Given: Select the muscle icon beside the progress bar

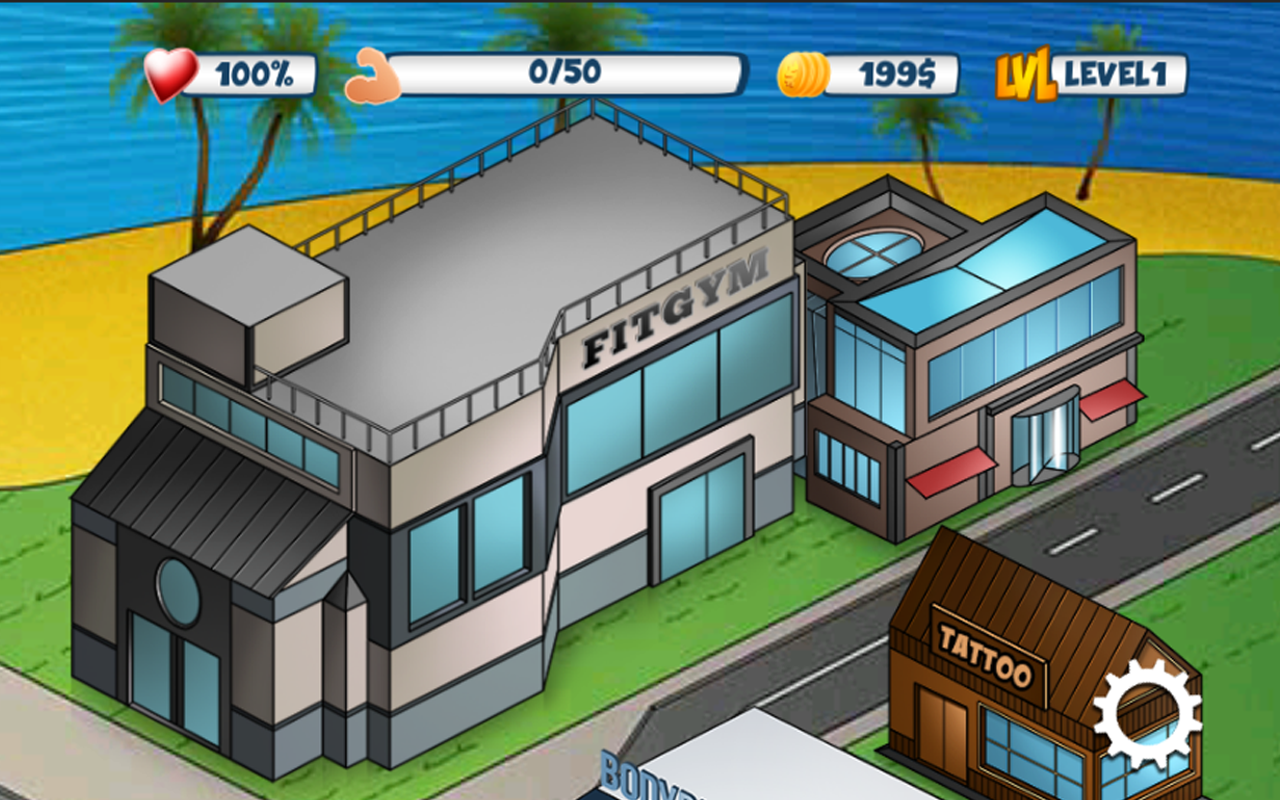Looking at the screenshot, I should (371, 74).
